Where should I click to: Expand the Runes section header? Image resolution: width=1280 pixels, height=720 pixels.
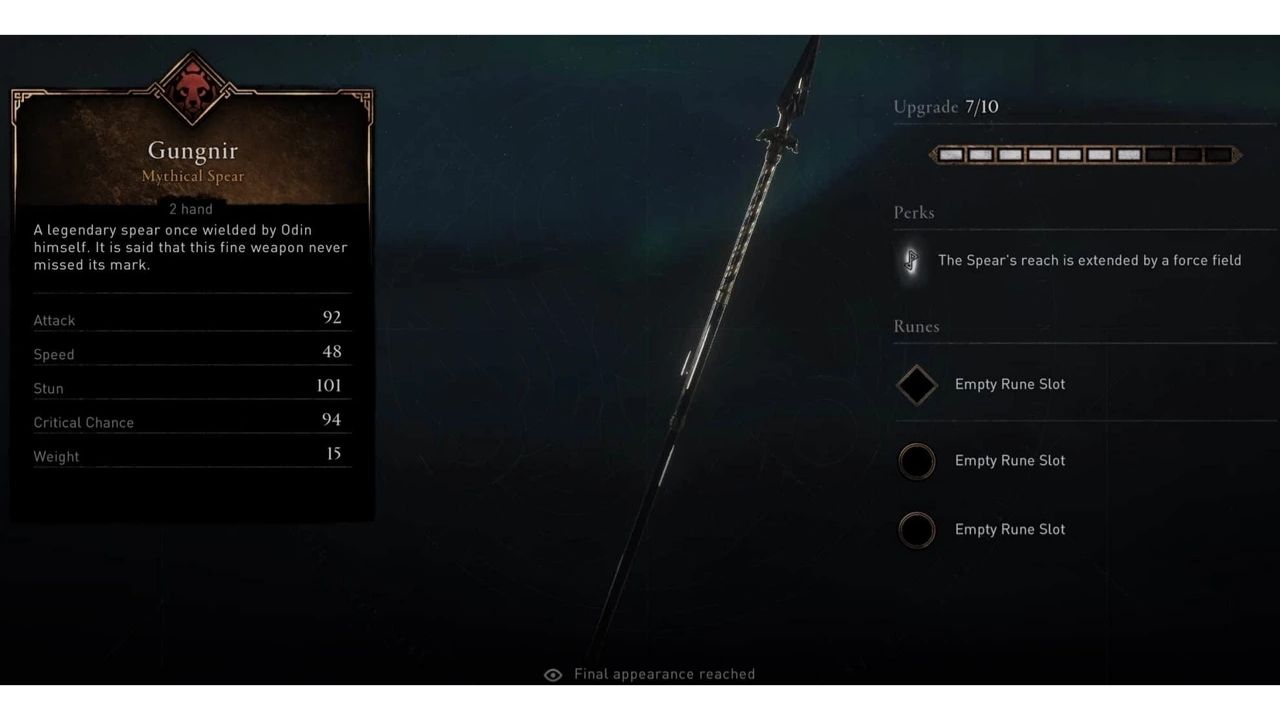tap(916, 327)
